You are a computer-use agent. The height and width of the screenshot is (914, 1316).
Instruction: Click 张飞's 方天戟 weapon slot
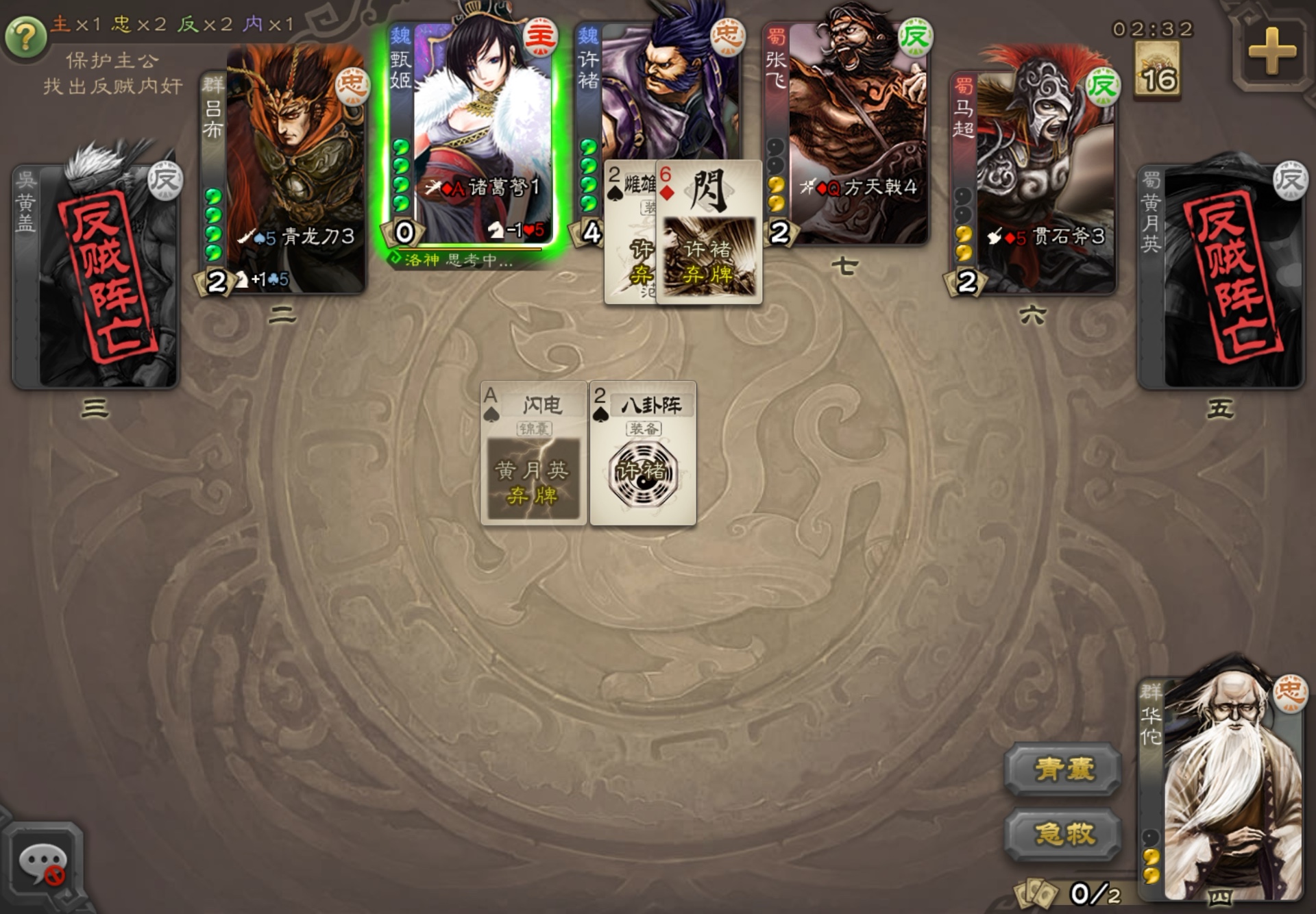(x=859, y=187)
